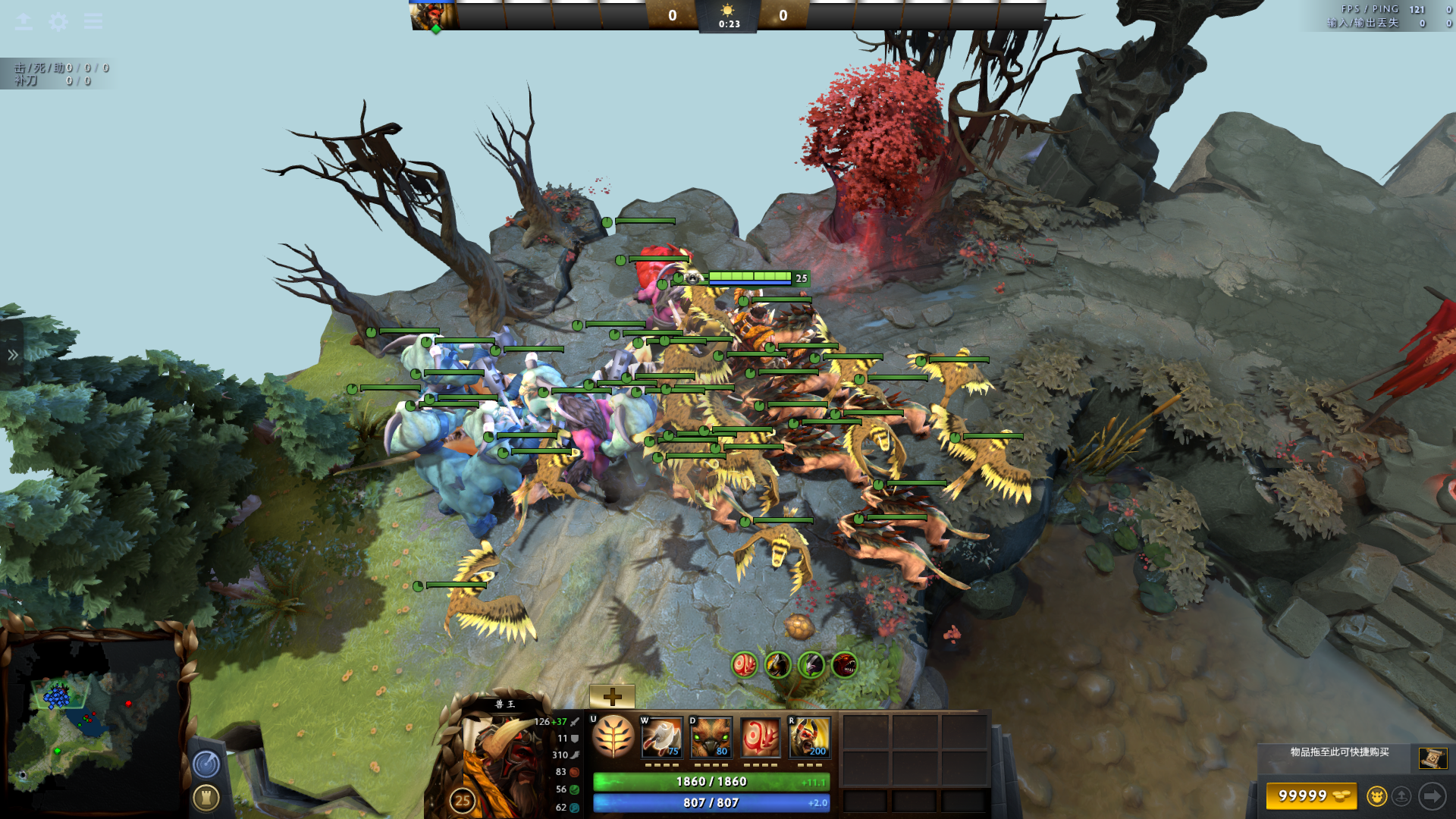Open the talent tree icon
The width and height of the screenshot is (1456, 819).
613,737
